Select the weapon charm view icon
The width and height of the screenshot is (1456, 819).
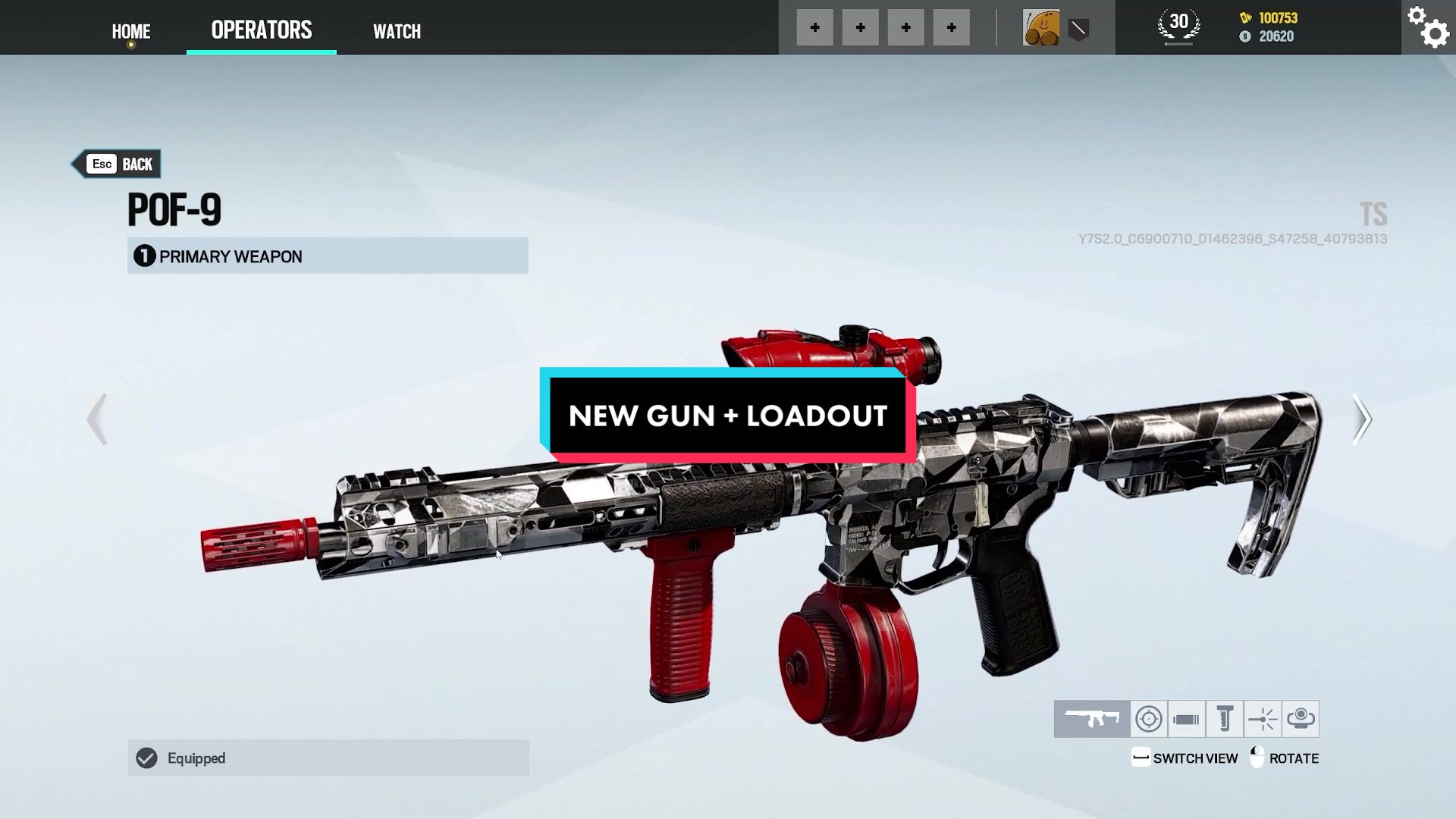1301,719
